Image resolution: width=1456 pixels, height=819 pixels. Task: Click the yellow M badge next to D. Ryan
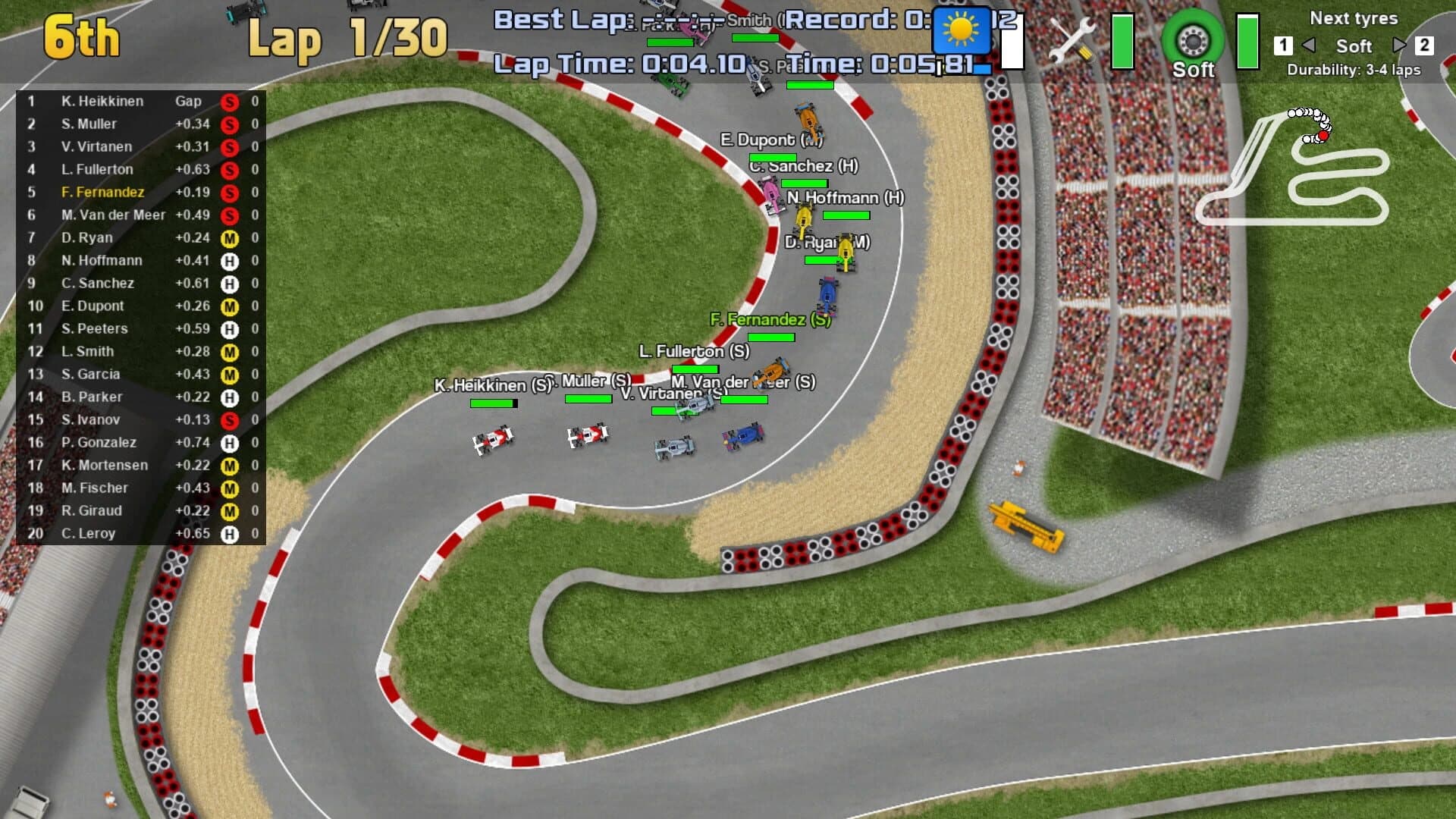[230, 237]
